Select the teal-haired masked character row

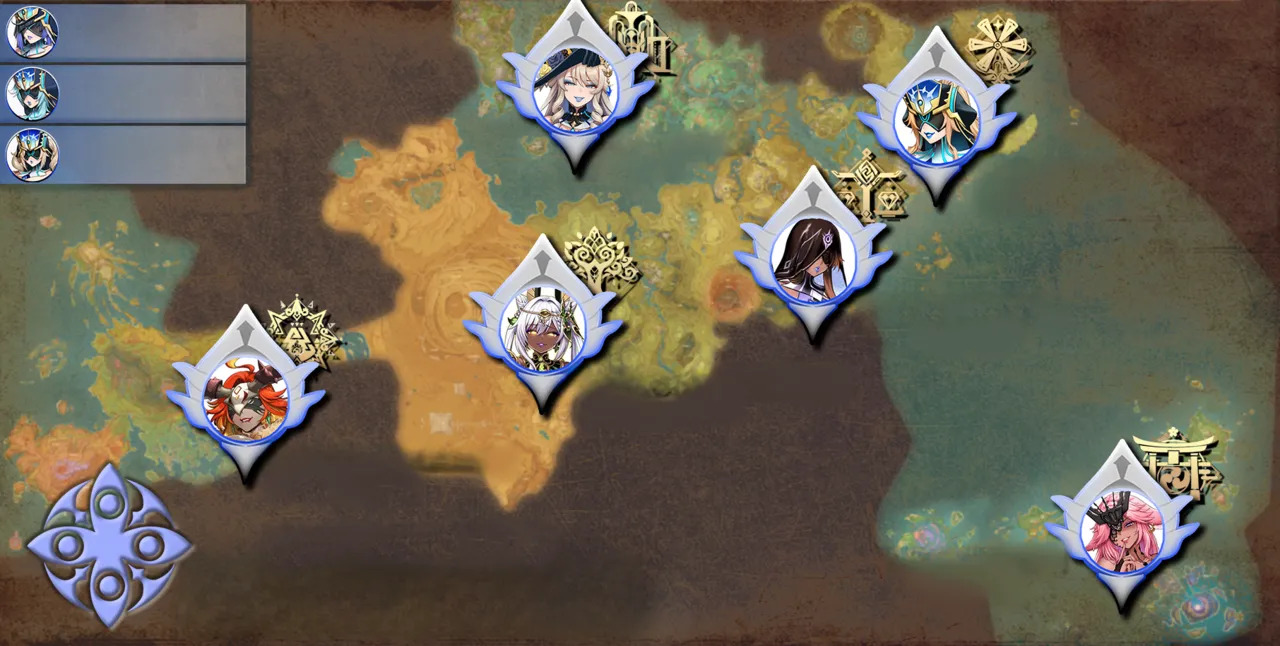[x=123, y=94]
